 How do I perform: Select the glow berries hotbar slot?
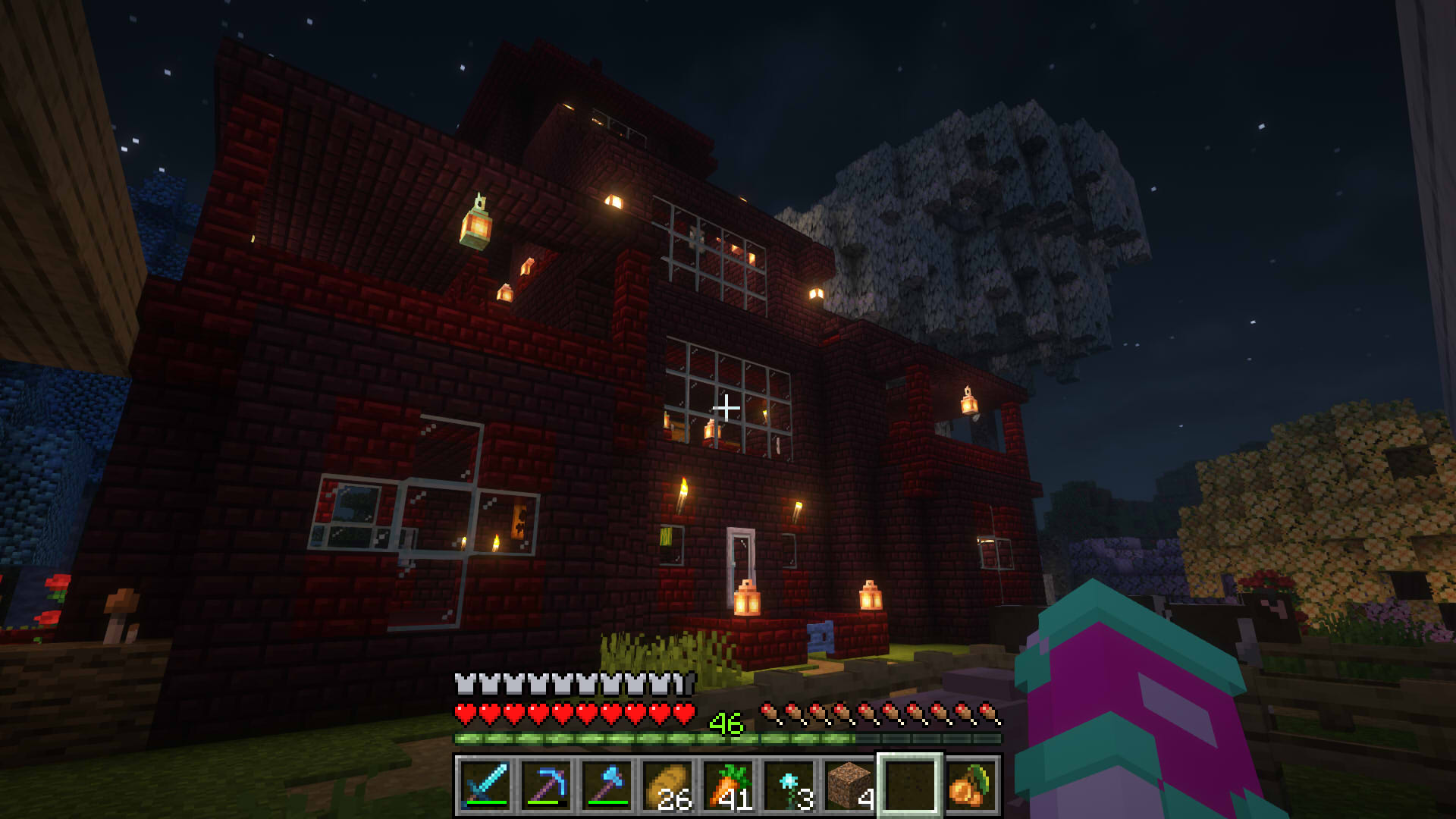pyautogui.click(x=971, y=785)
